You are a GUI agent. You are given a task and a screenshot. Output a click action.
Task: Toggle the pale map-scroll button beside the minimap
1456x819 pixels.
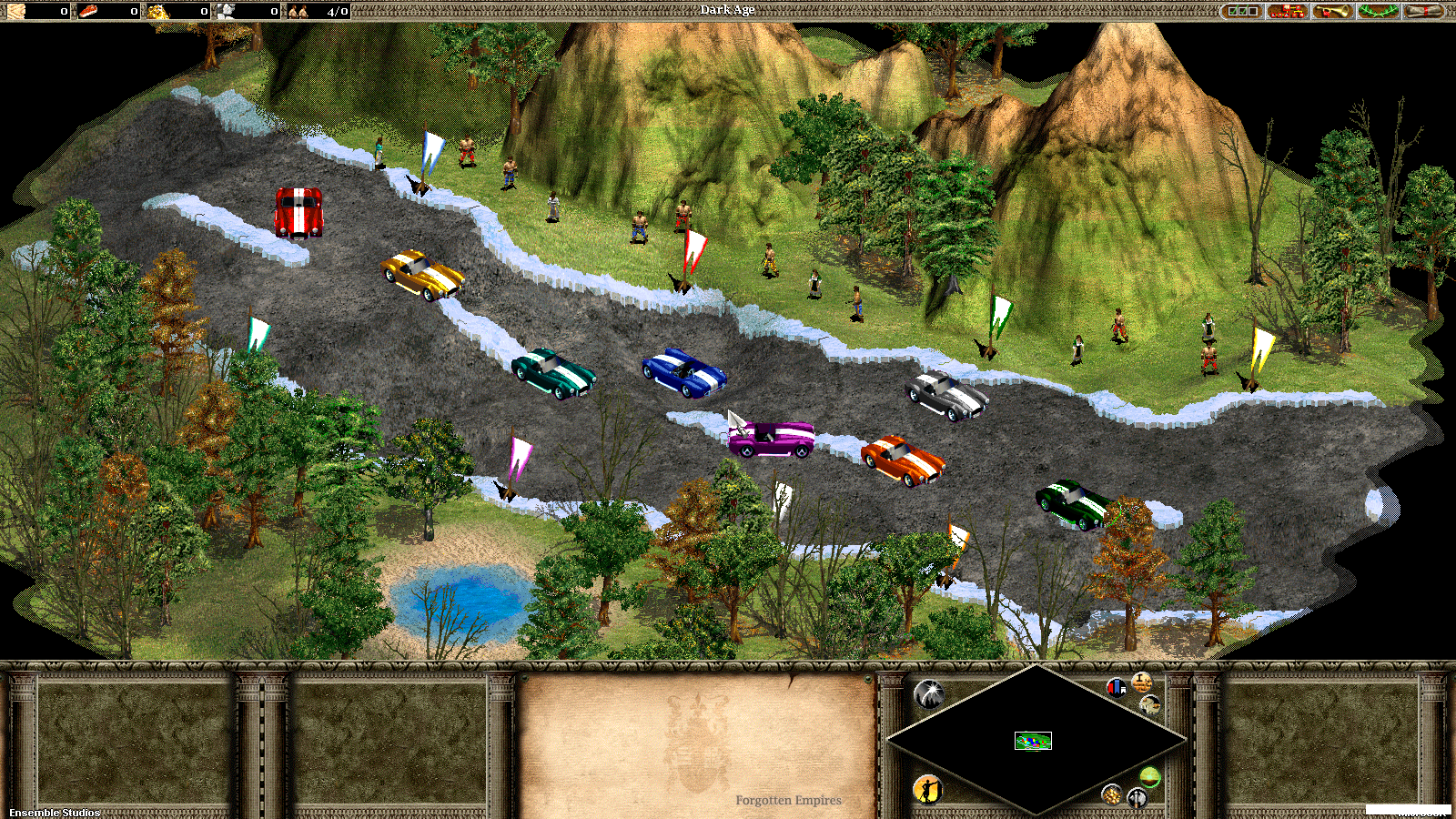point(1150,703)
